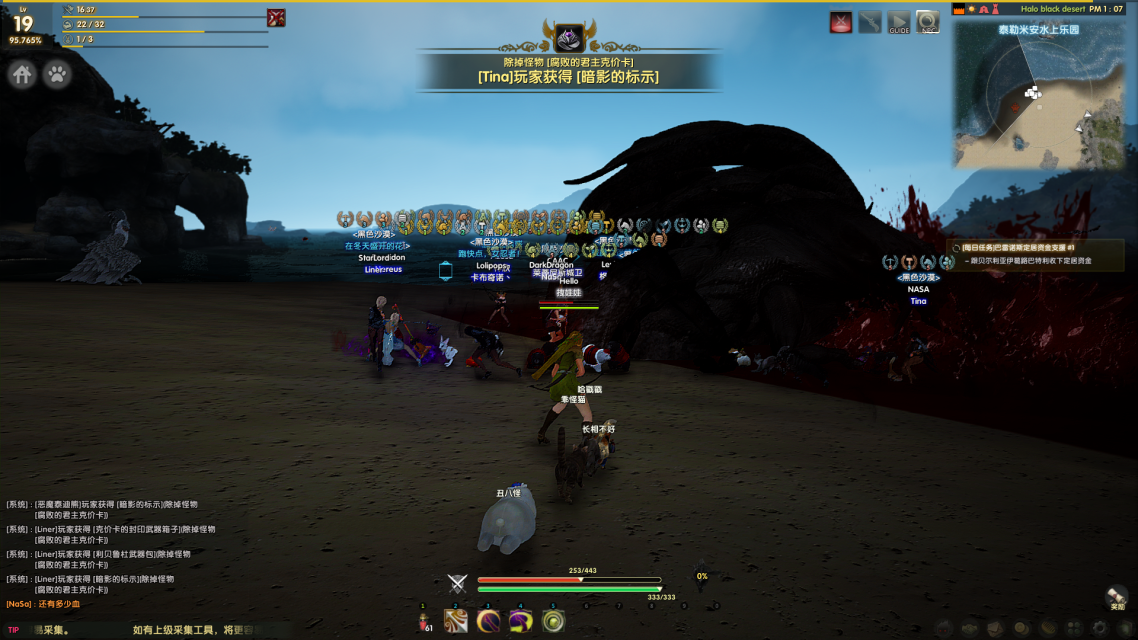Click the crossed swords and shield icon
1138x640 pixels.
pyautogui.click(x=458, y=584)
